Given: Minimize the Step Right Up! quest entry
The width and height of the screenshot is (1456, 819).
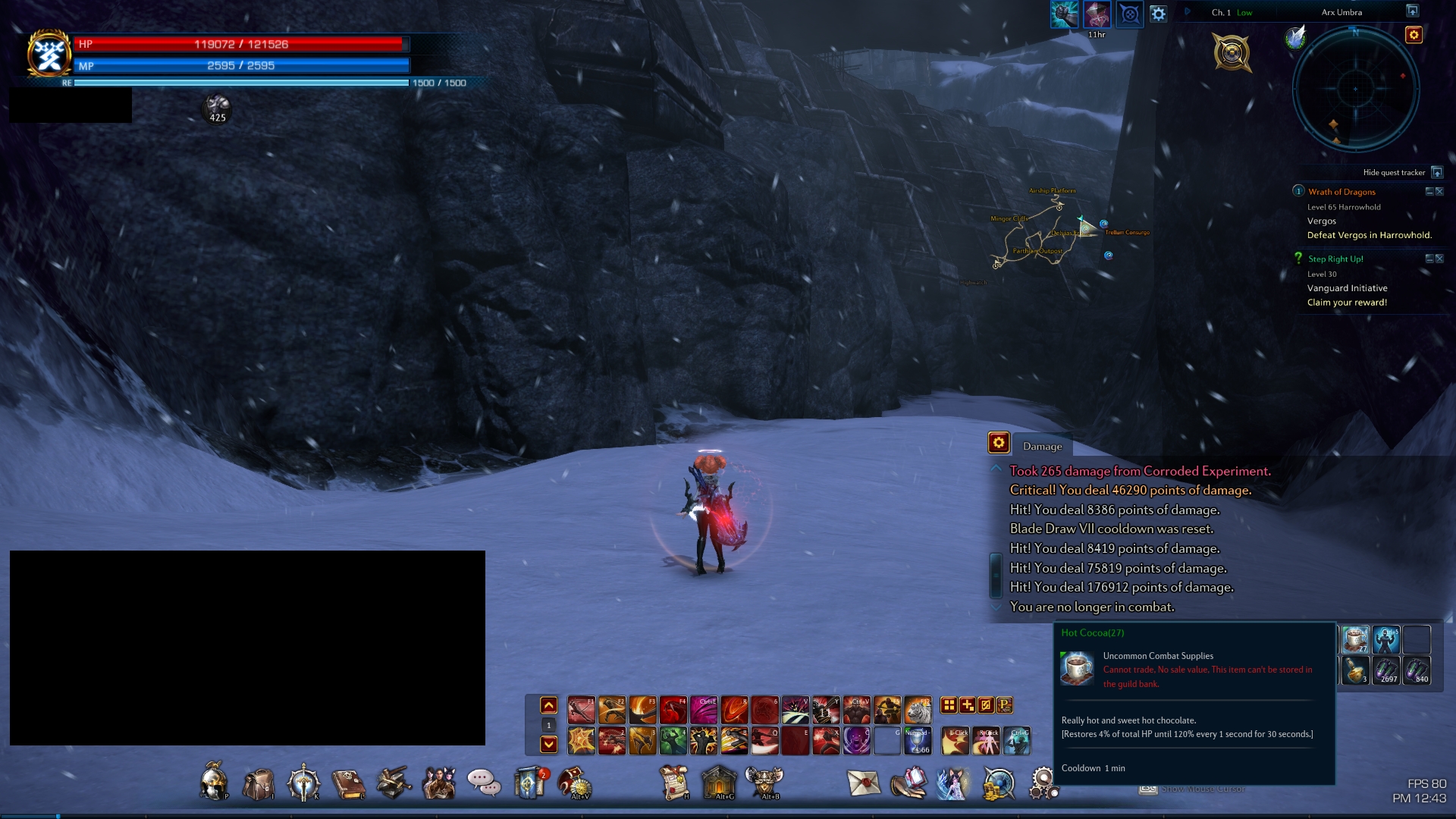Looking at the screenshot, I should [1429, 259].
